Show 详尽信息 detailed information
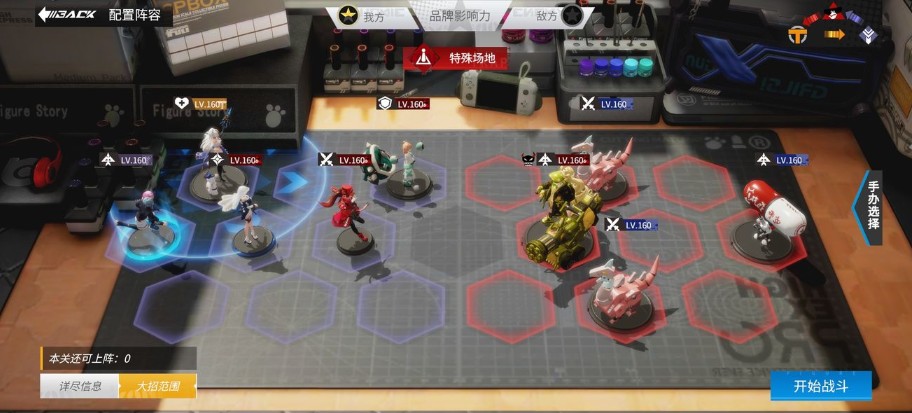The height and width of the screenshot is (413, 912). 78,385
